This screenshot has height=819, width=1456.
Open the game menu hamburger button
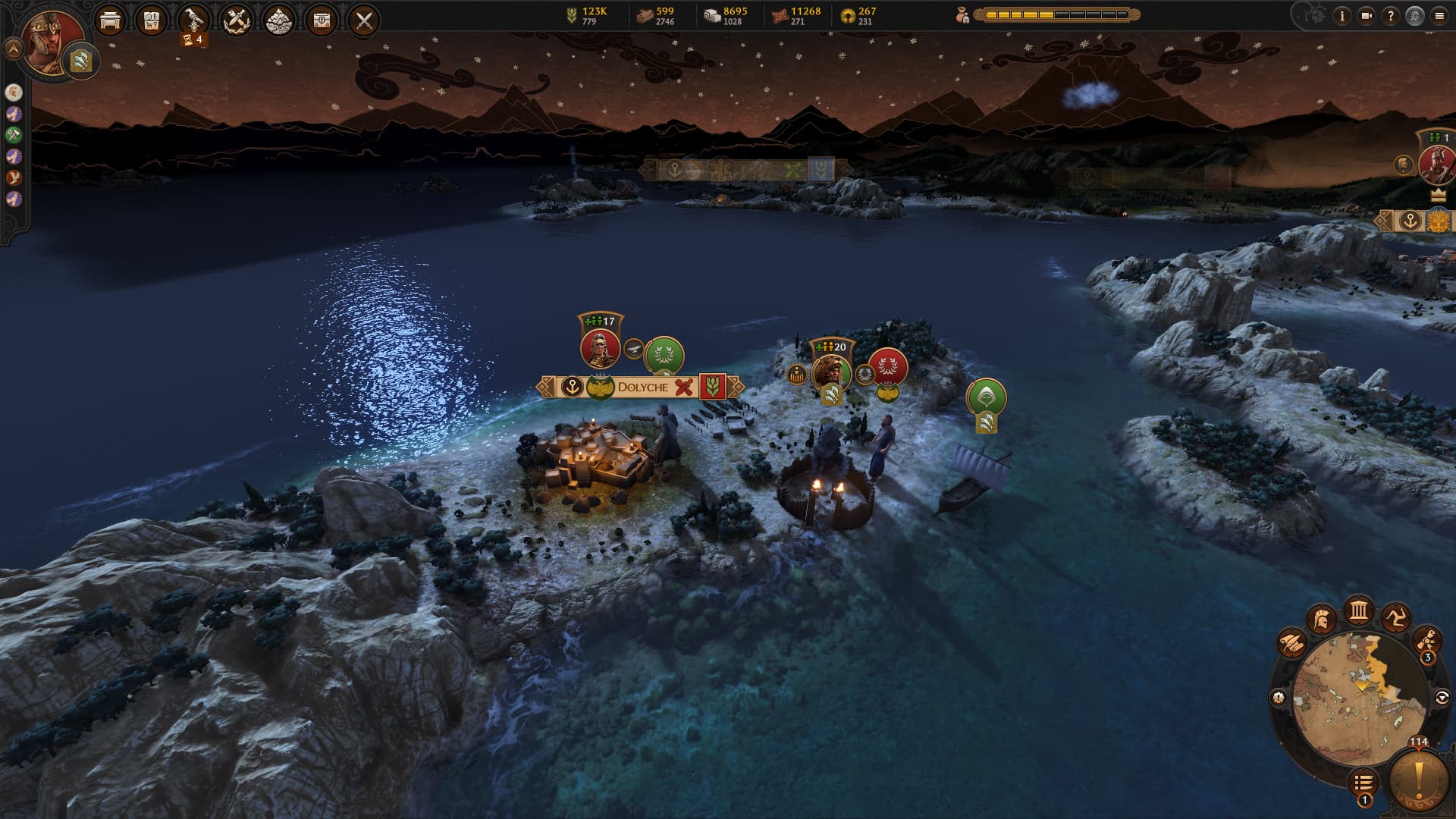coord(1439,16)
